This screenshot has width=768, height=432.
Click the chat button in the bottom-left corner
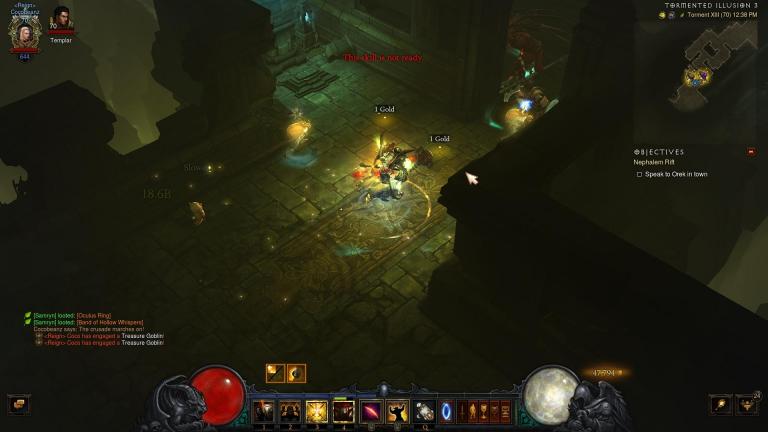pyautogui.click(x=19, y=404)
